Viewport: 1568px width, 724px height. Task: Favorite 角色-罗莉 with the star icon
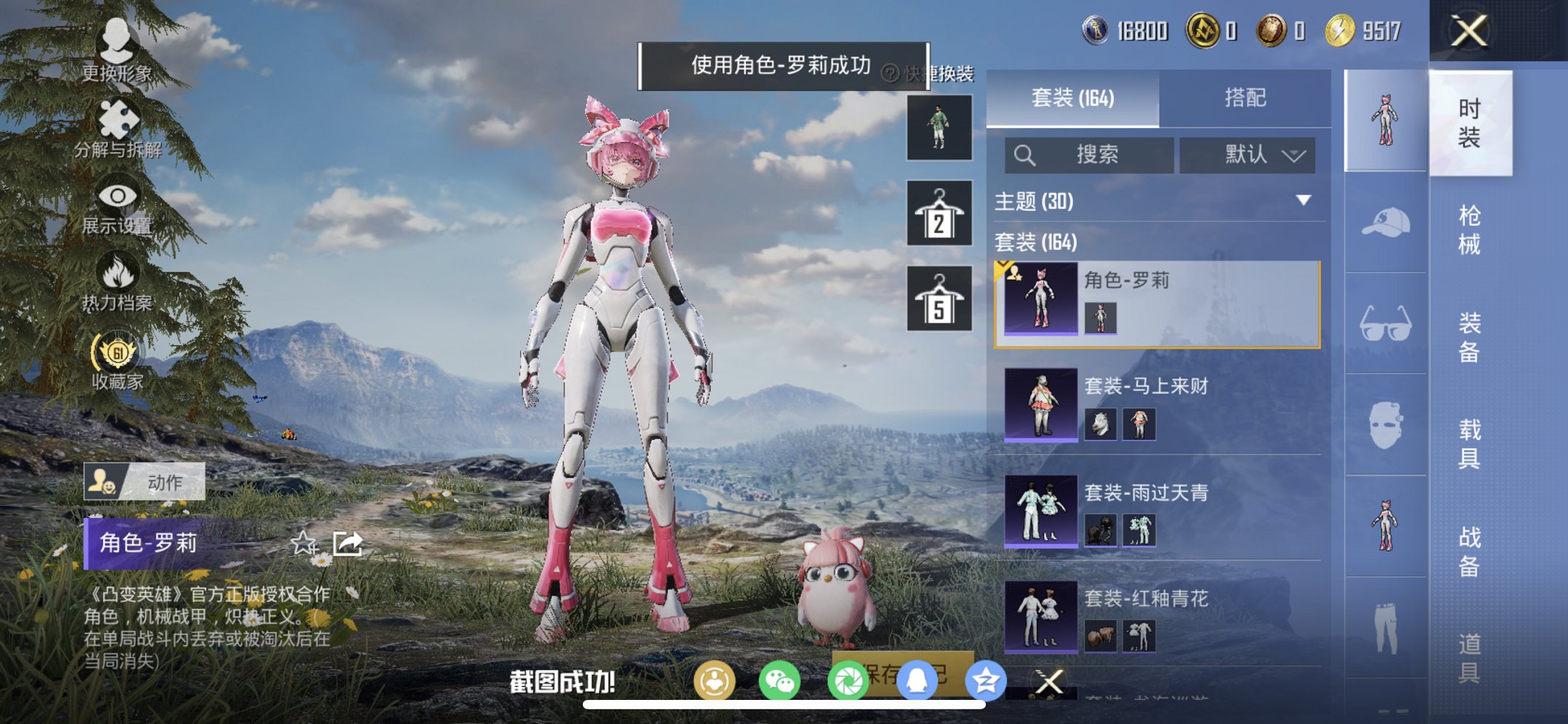(x=305, y=545)
